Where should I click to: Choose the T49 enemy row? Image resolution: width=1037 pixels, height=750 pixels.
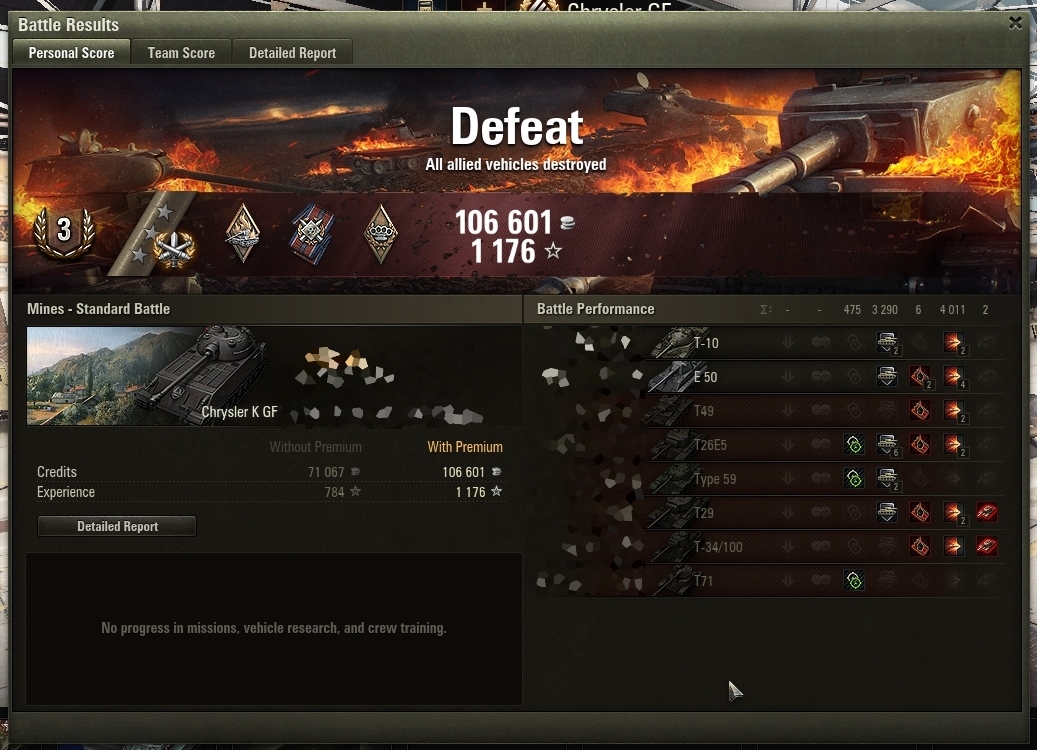pos(764,411)
